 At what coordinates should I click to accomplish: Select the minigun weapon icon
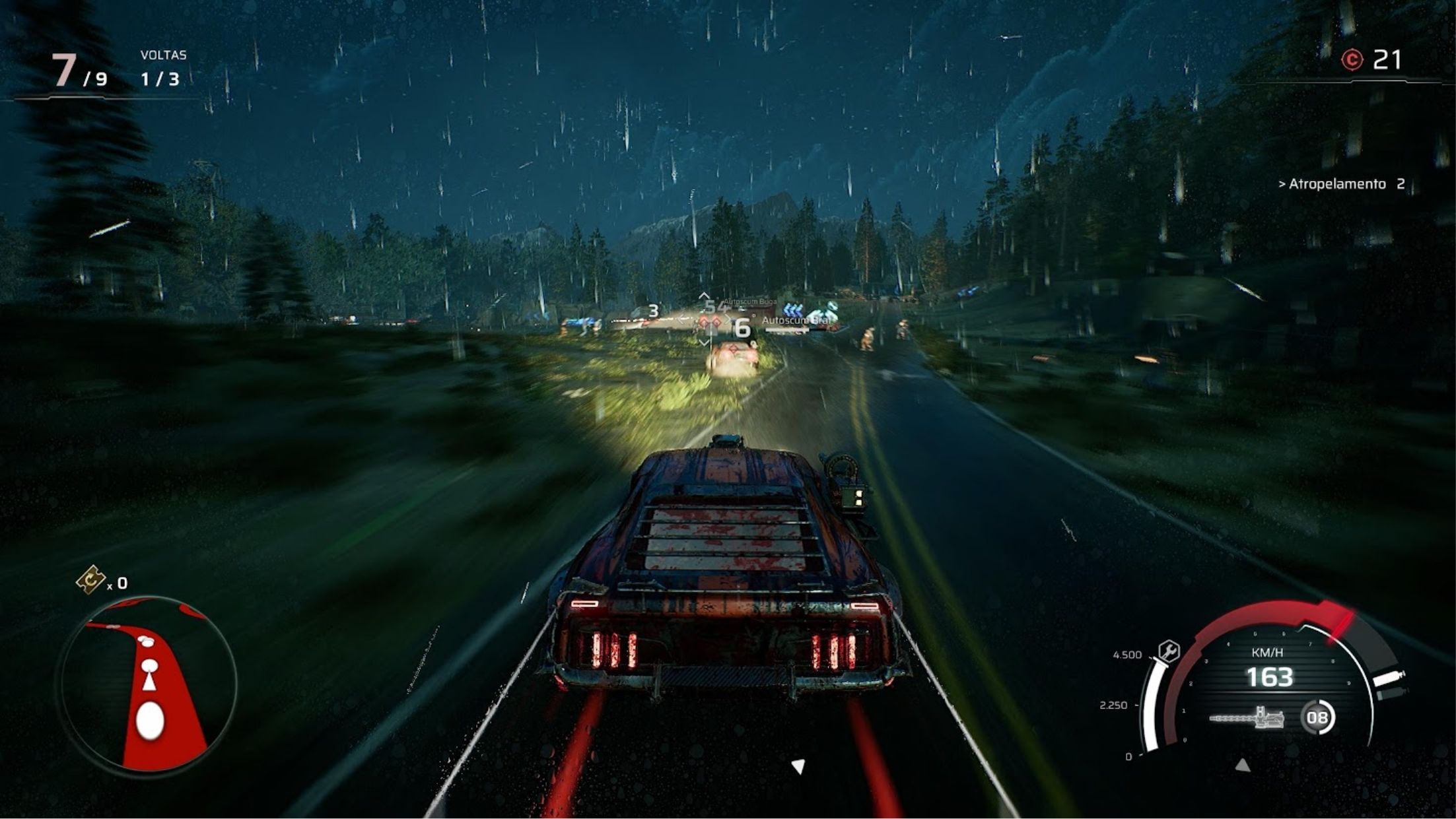(x=1247, y=717)
